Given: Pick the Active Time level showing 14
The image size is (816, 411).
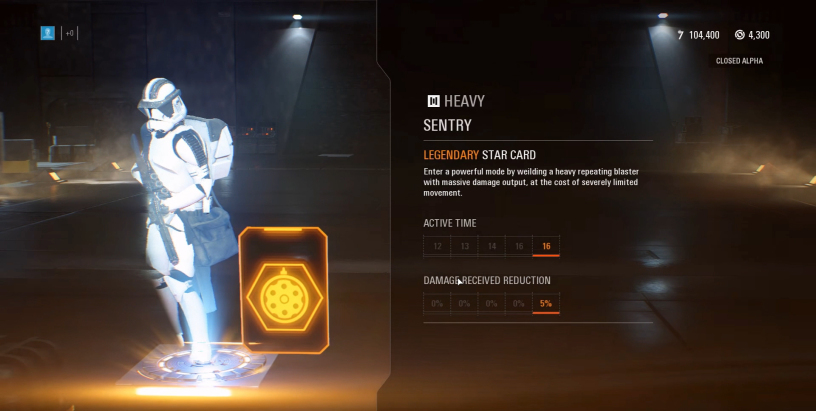Looking at the screenshot, I should point(491,246).
